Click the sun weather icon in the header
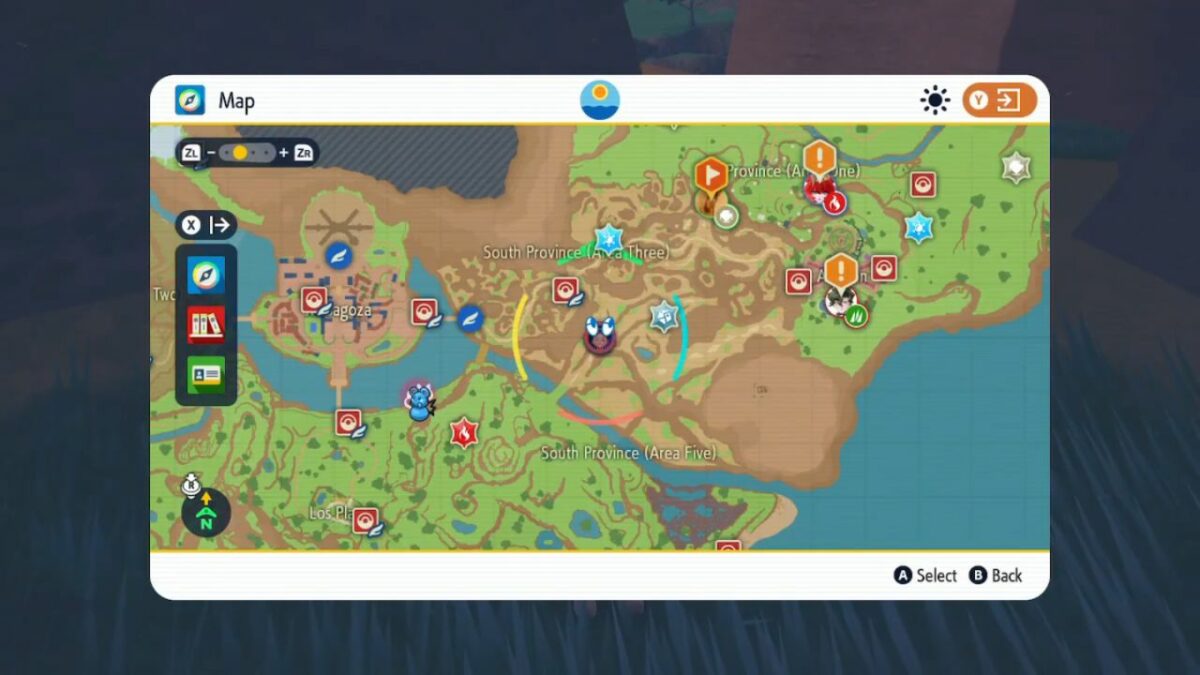The width and height of the screenshot is (1200, 675). 600,100
